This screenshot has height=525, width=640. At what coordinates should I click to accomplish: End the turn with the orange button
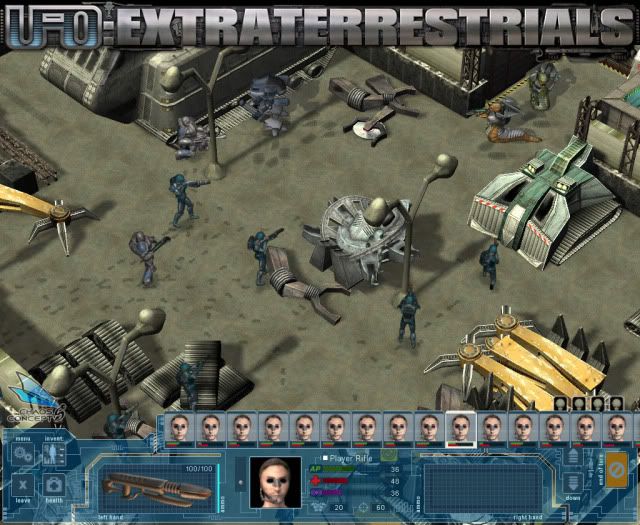click(x=617, y=469)
